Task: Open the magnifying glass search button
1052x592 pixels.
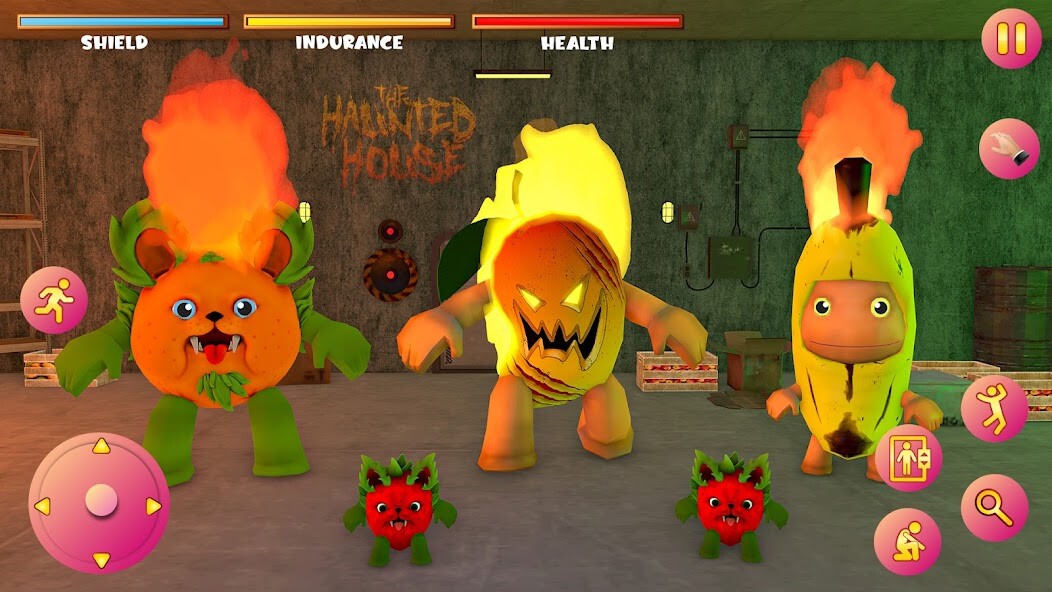Action: click(994, 507)
